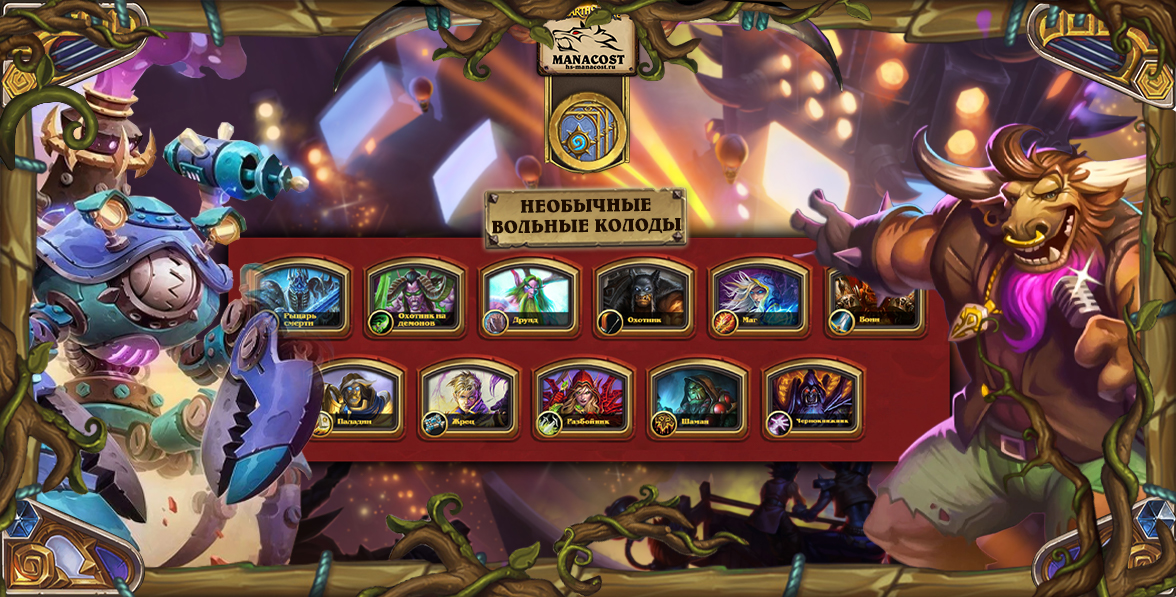Click the Hearthstone card-swirl emblem banner
Image resolution: width=1176 pixels, height=597 pixels.
588,129
